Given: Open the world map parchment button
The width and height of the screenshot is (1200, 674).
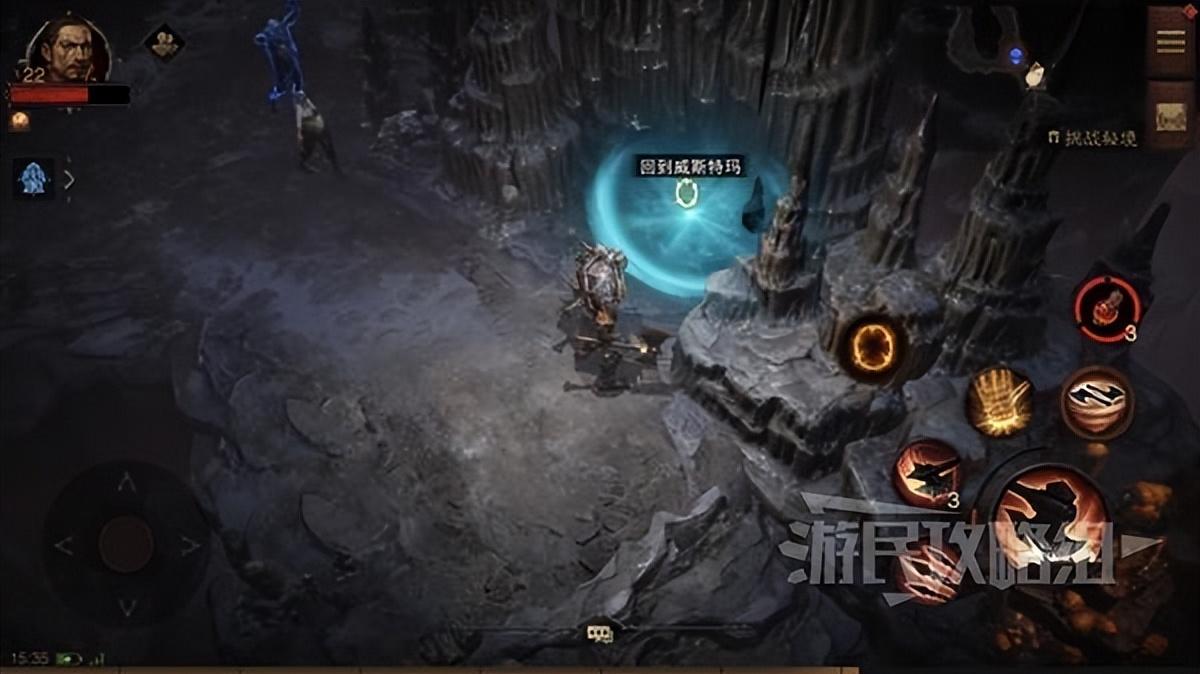Looking at the screenshot, I should pyautogui.click(x=1169, y=115).
